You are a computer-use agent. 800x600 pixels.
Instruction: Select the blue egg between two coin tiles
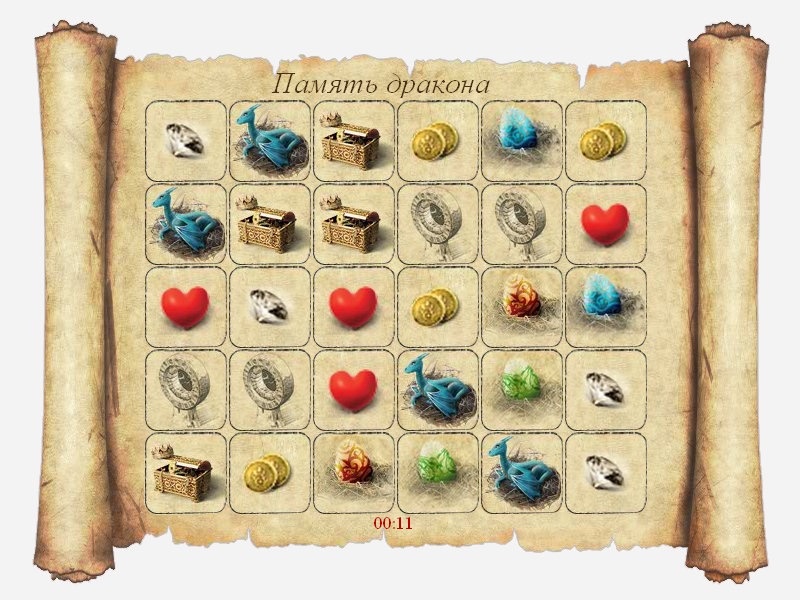[x=522, y=141]
